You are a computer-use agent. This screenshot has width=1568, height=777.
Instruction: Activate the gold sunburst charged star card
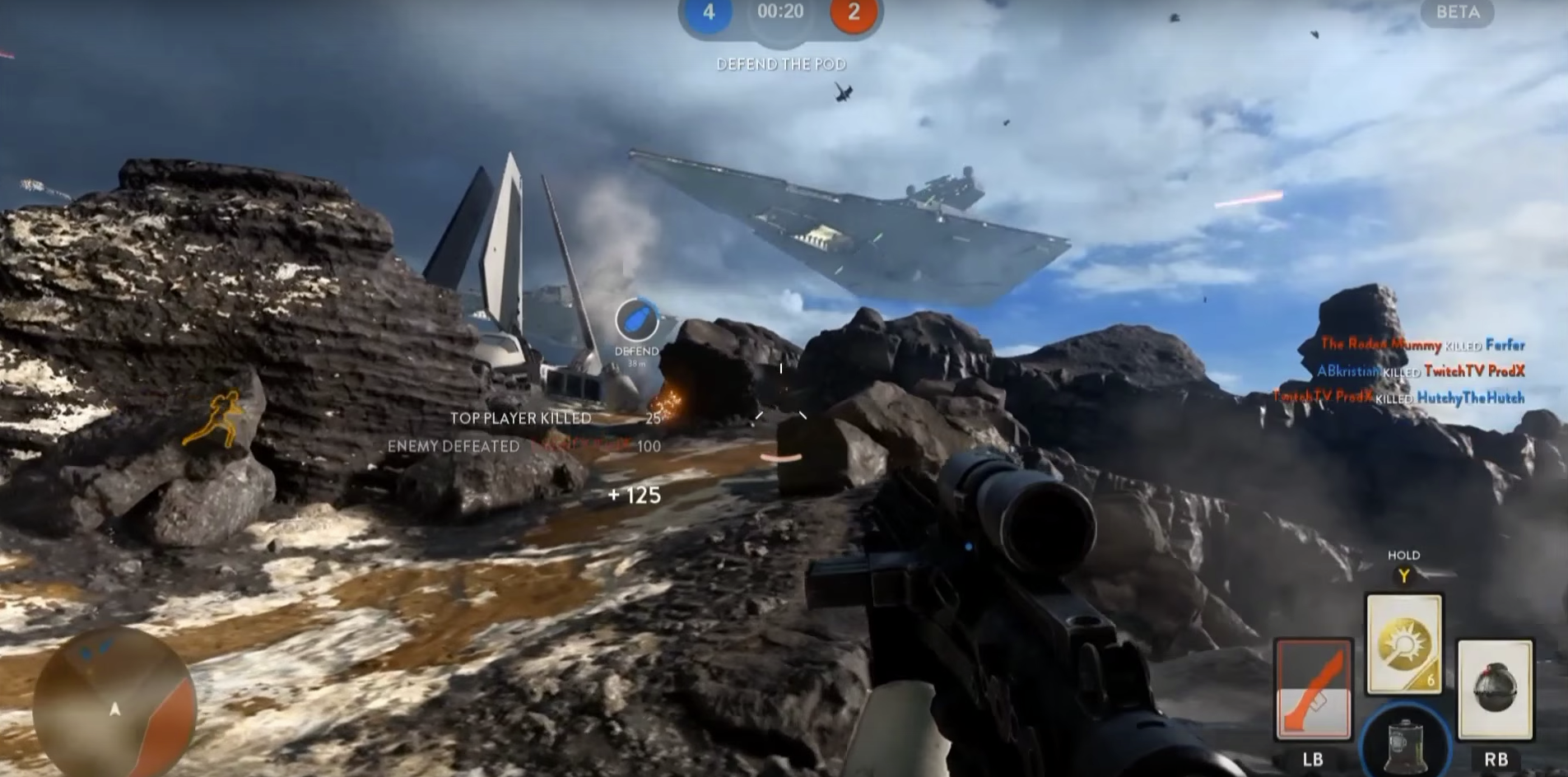(1403, 644)
